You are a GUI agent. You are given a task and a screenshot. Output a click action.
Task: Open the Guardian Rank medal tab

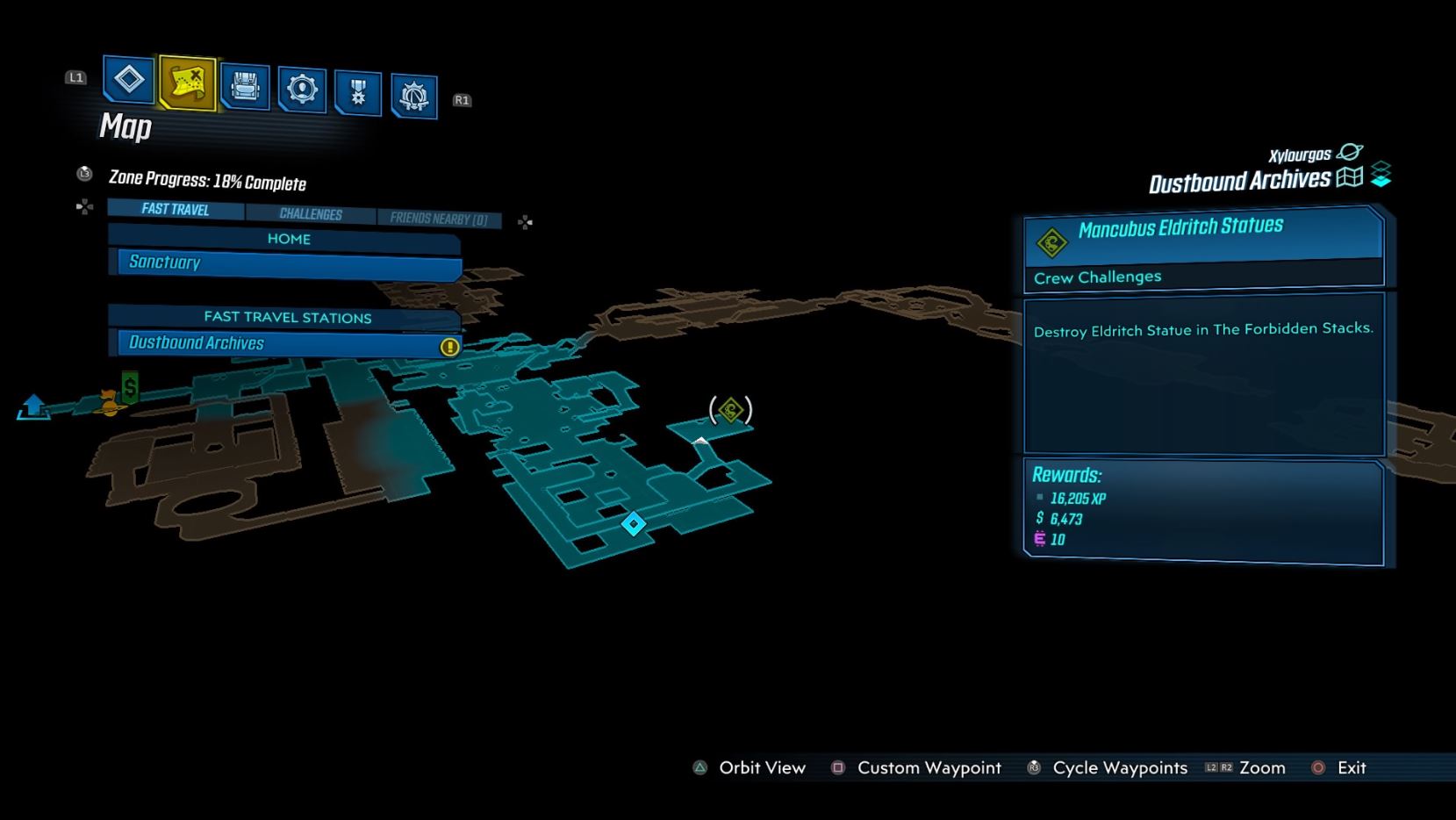point(358,93)
